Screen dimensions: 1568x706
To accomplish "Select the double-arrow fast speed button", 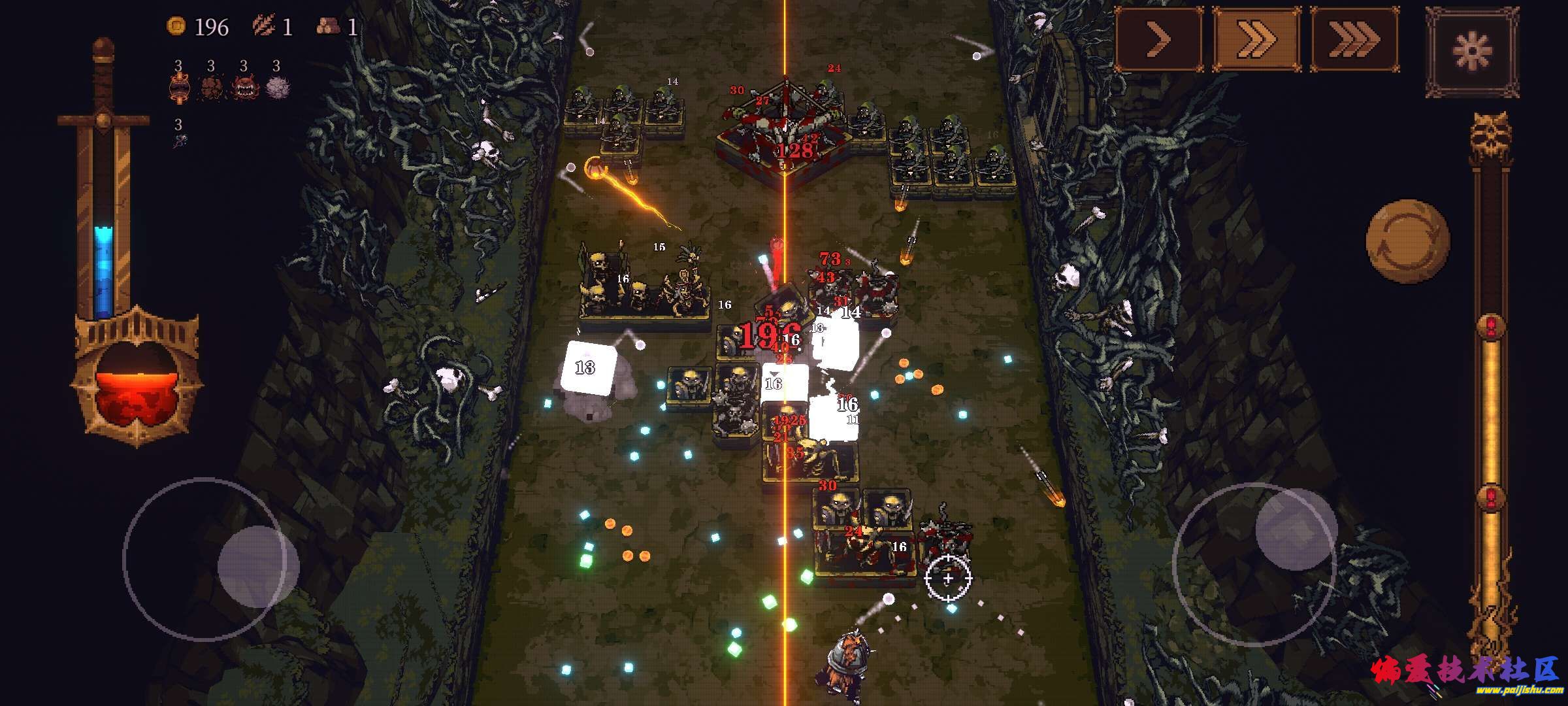I will point(1256,40).
